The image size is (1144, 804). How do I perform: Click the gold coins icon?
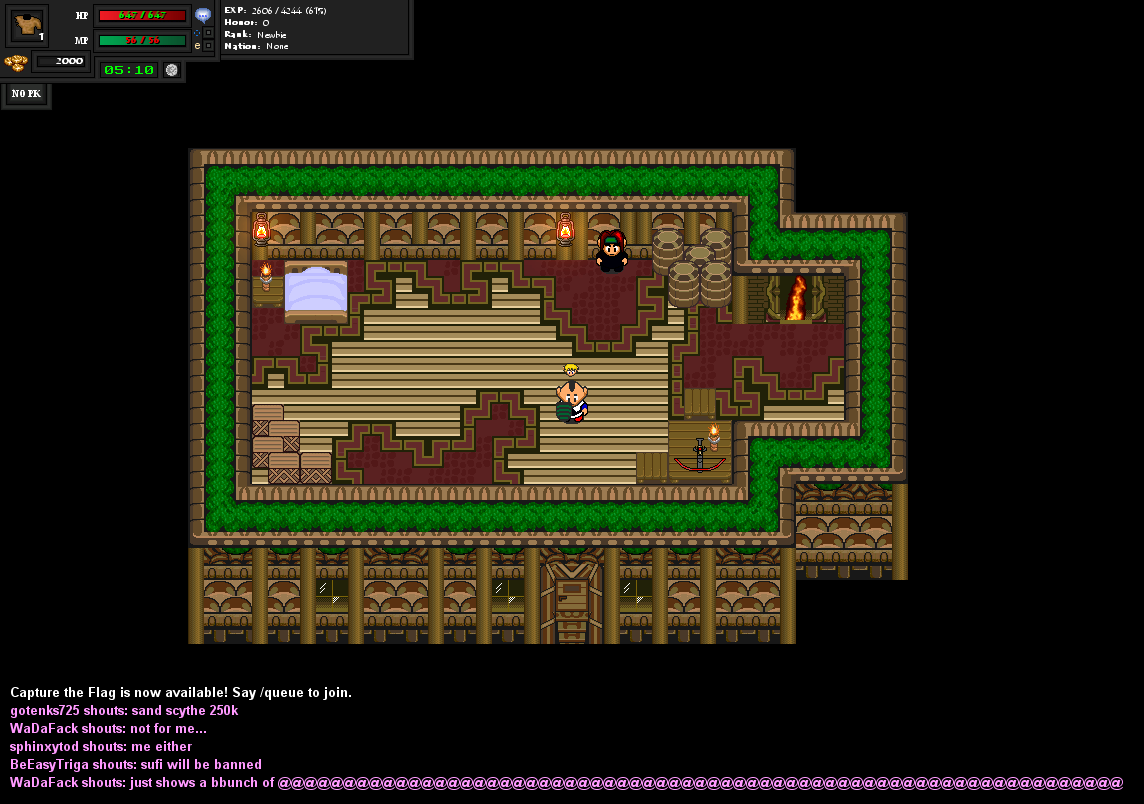click(15, 62)
